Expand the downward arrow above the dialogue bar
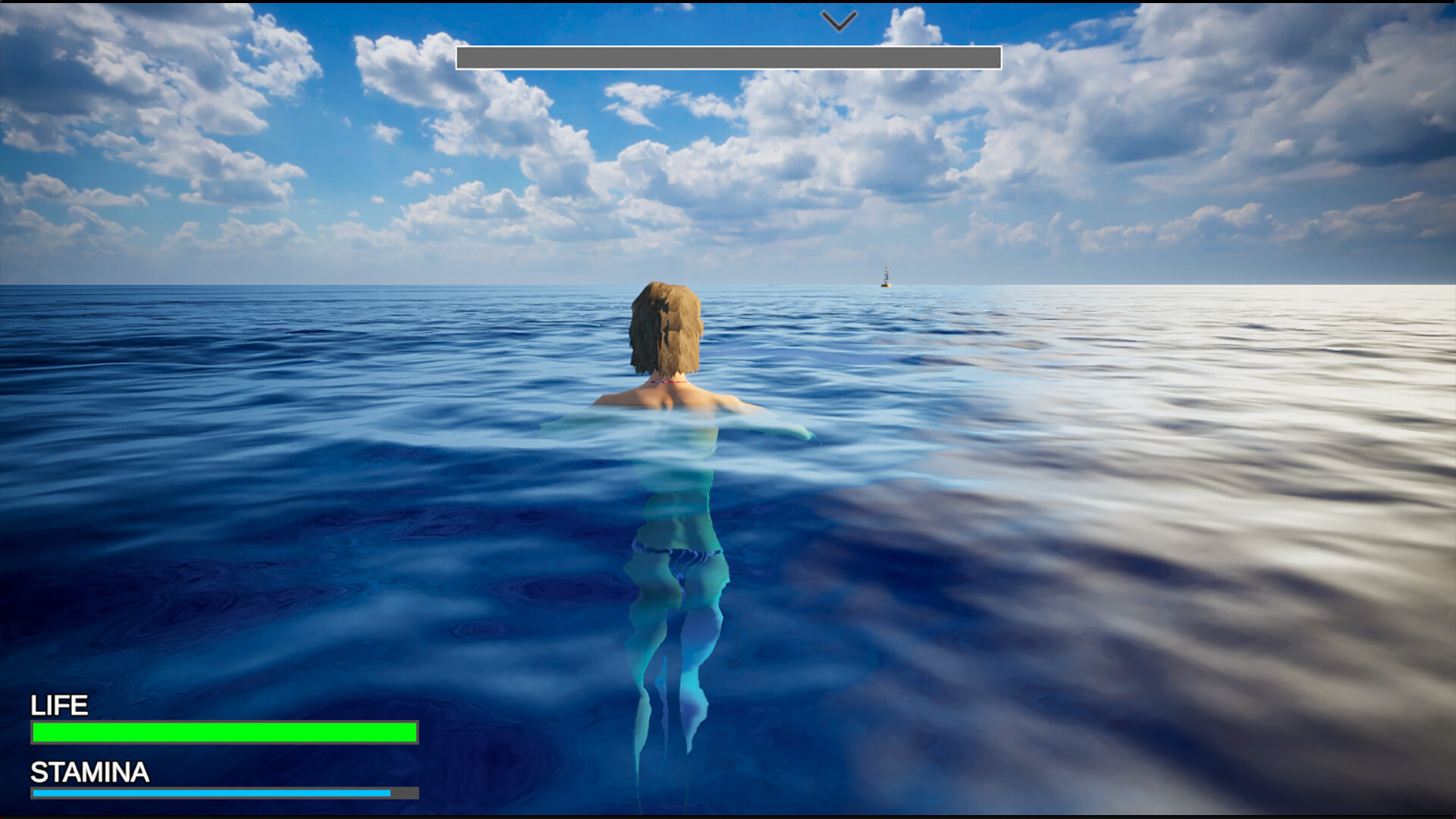The image size is (1456, 819). point(837,20)
